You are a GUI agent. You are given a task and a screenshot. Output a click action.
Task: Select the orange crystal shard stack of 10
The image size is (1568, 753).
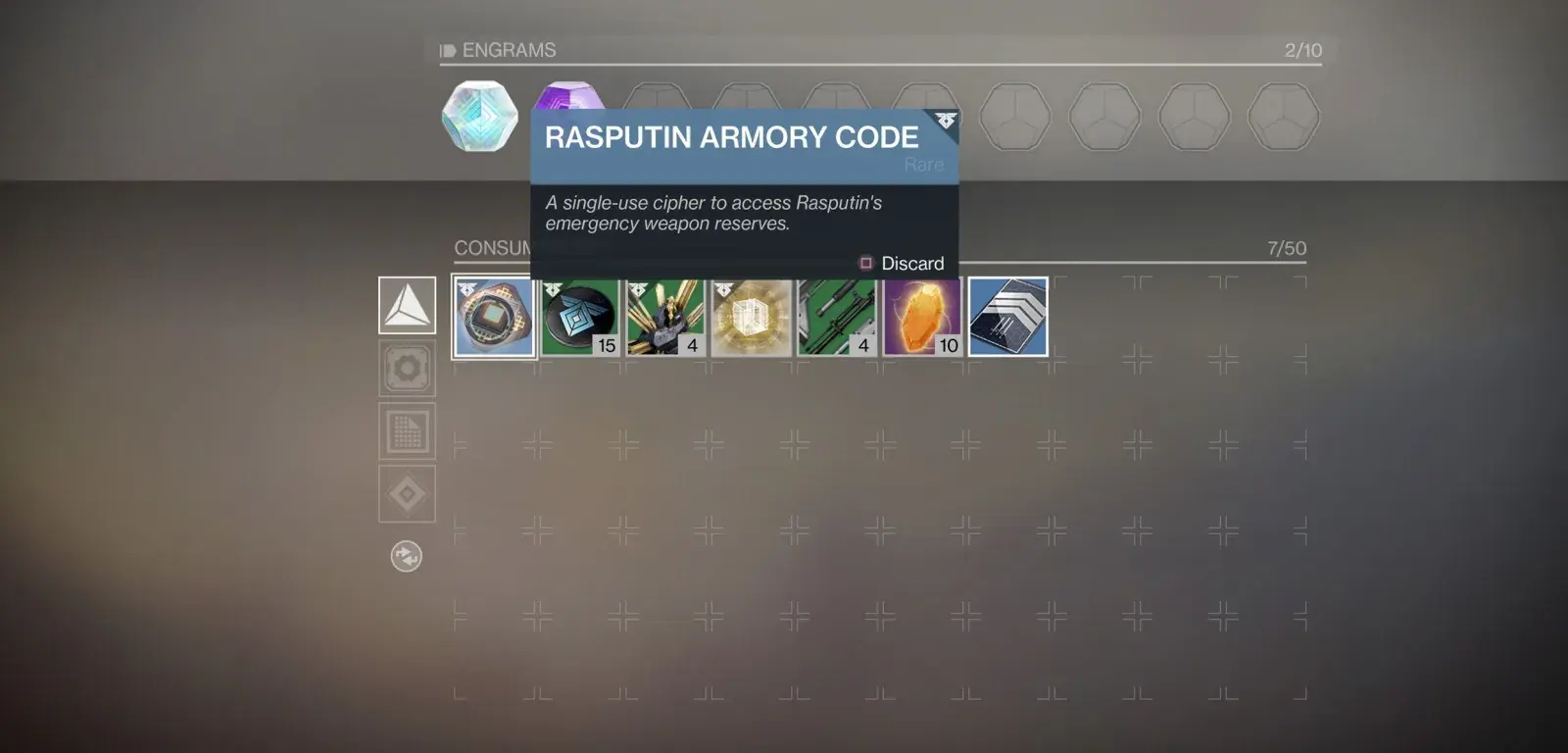[922, 317]
